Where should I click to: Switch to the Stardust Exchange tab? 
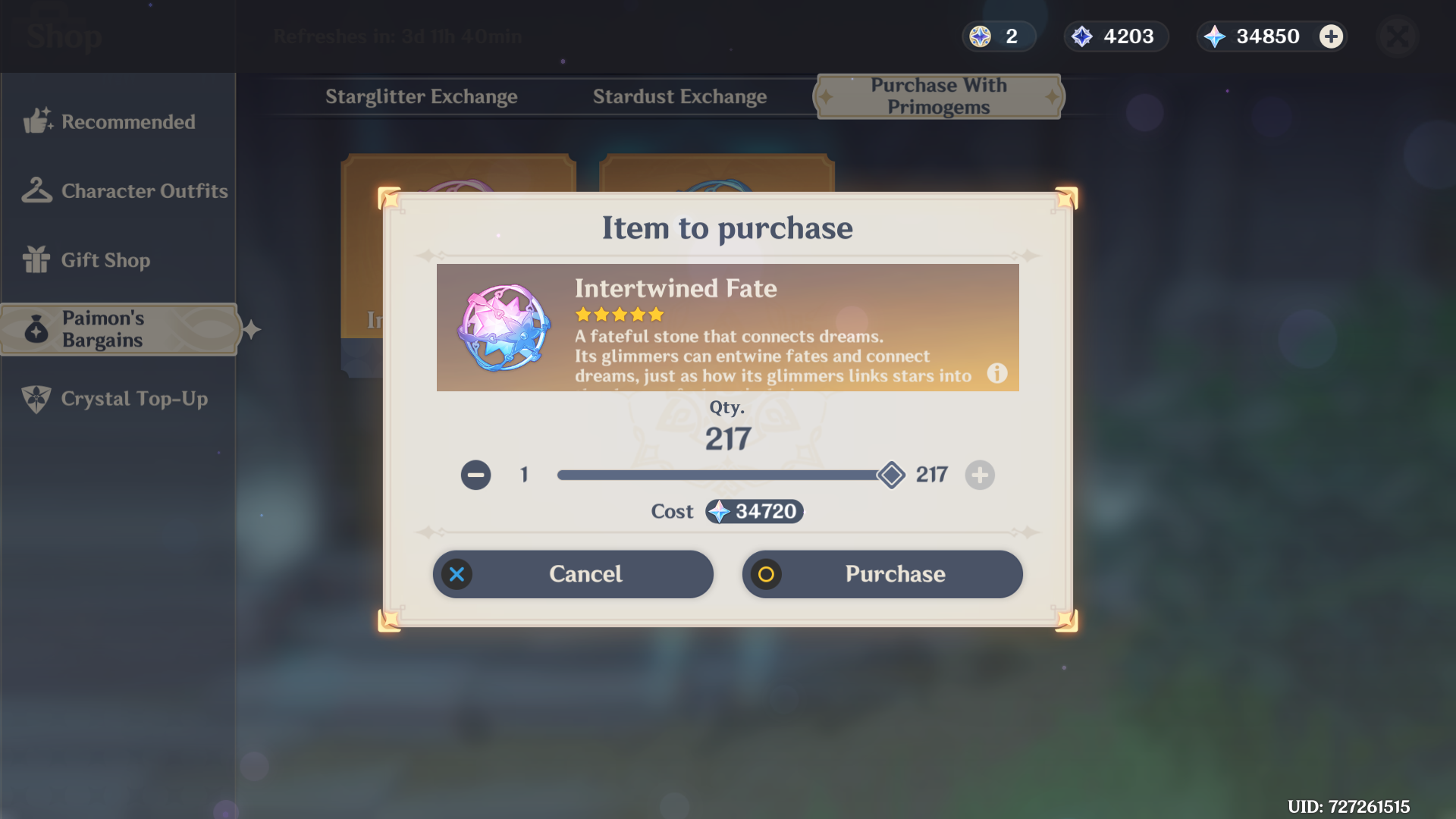679,96
